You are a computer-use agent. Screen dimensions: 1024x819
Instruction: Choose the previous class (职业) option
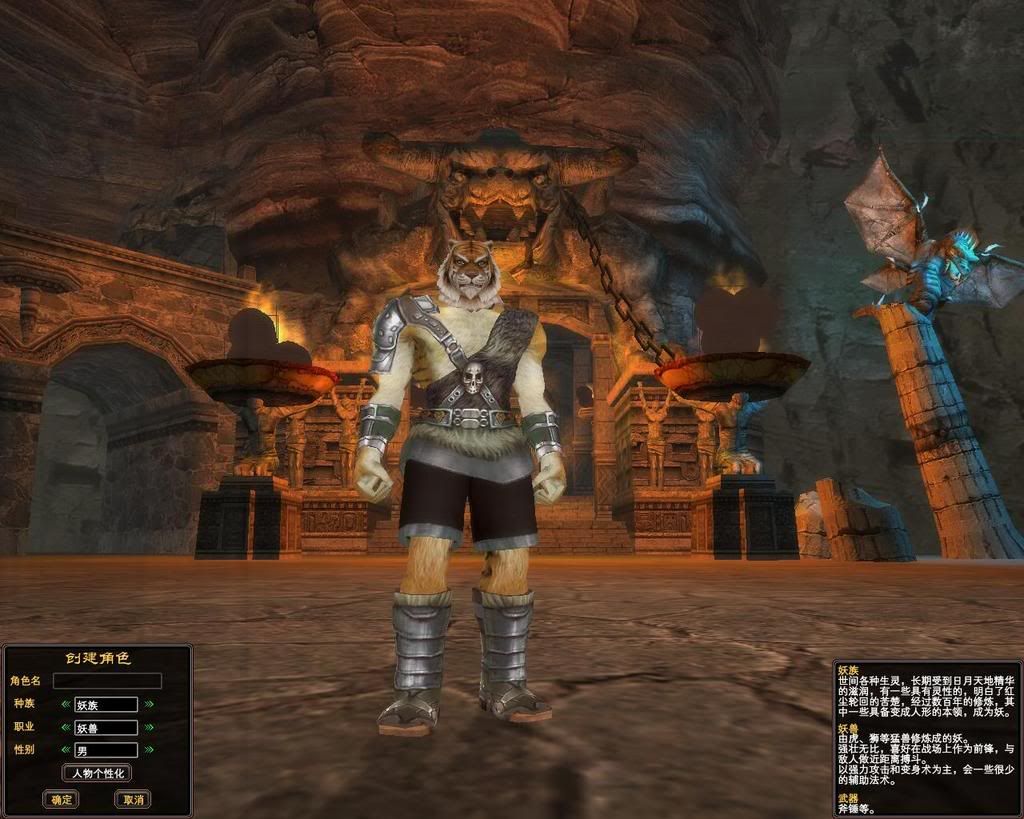tap(66, 727)
